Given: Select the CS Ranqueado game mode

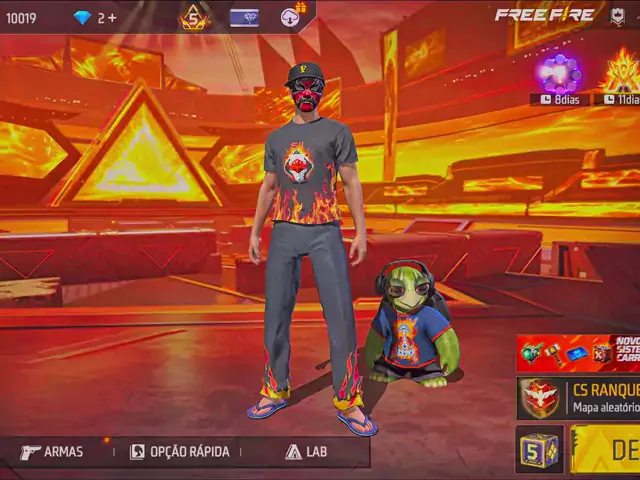Looking at the screenshot, I should click(578, 398).
